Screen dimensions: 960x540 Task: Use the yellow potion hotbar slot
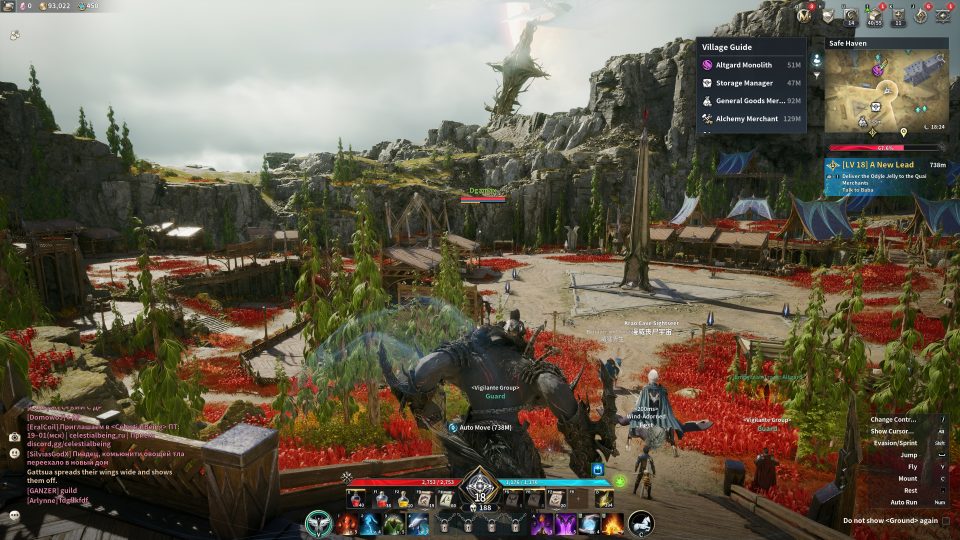point(401,498)
